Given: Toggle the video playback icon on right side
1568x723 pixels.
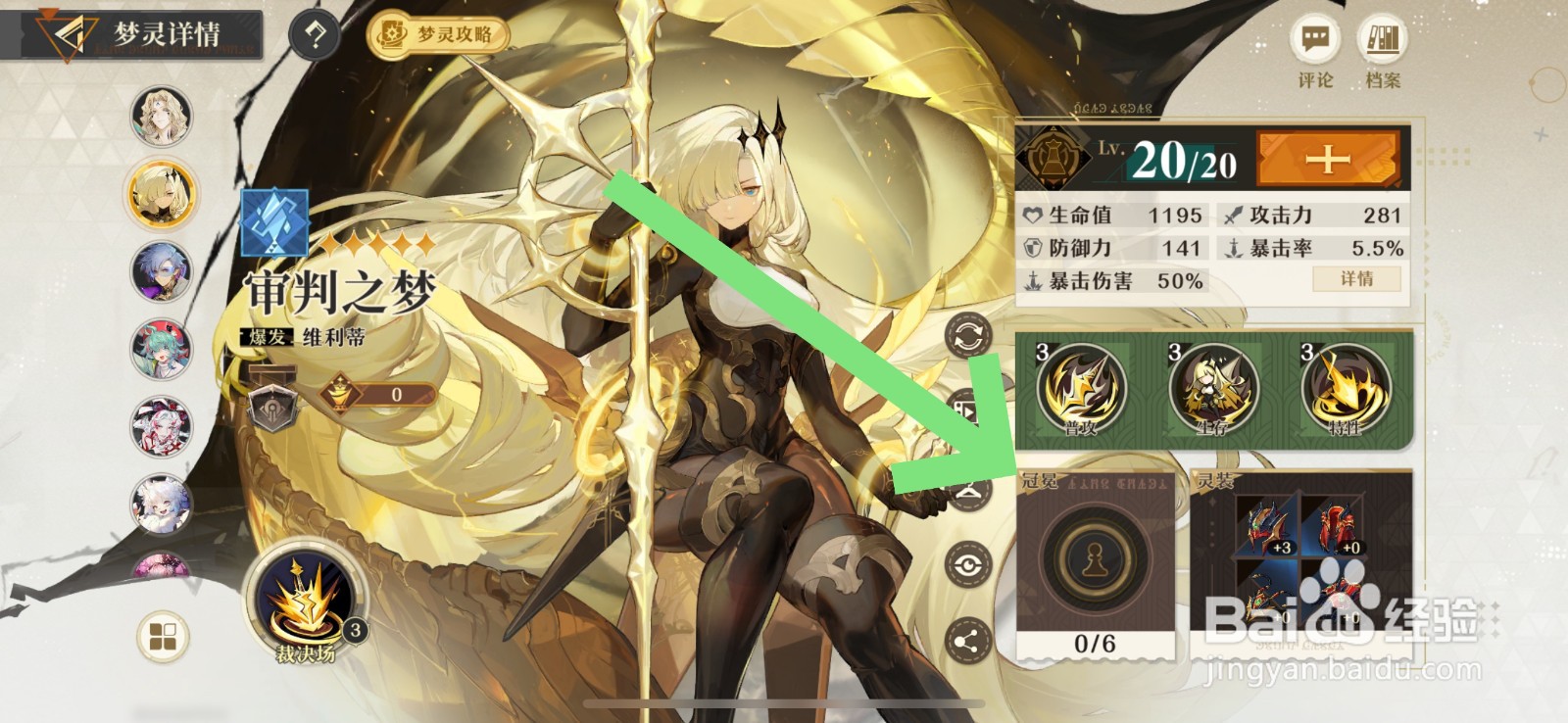Looking at the screenshot, I should click(x=968, y=407).
